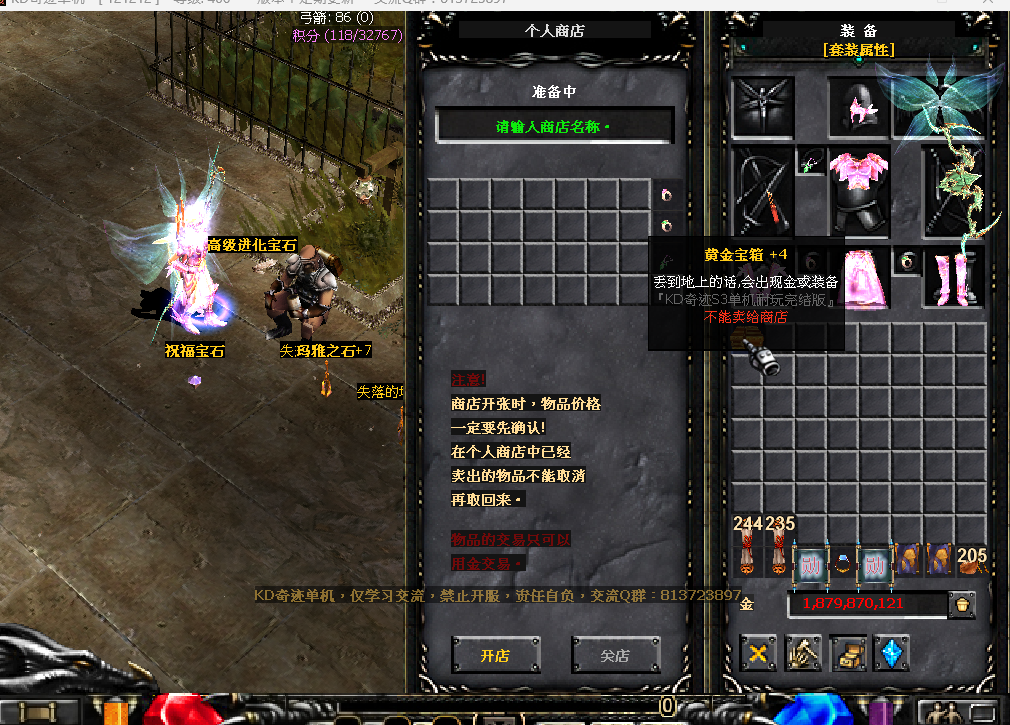Open the 套装属性 set attributes view
1010x725 pixels.
pyautogui.click(x=858, y=49)
